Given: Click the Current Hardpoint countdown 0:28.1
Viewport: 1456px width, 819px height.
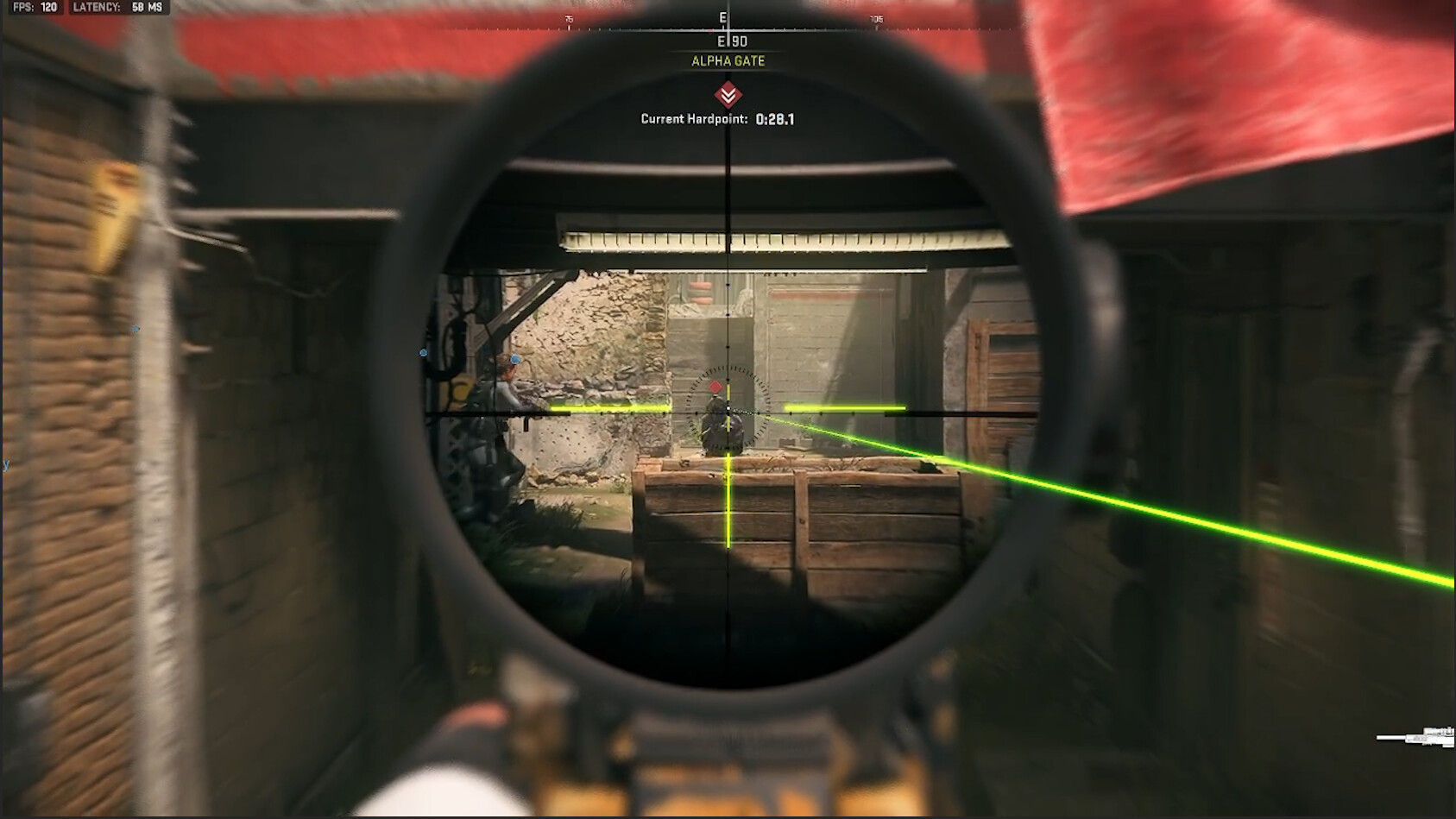Looking at the screenshot, I should (774, 120).
